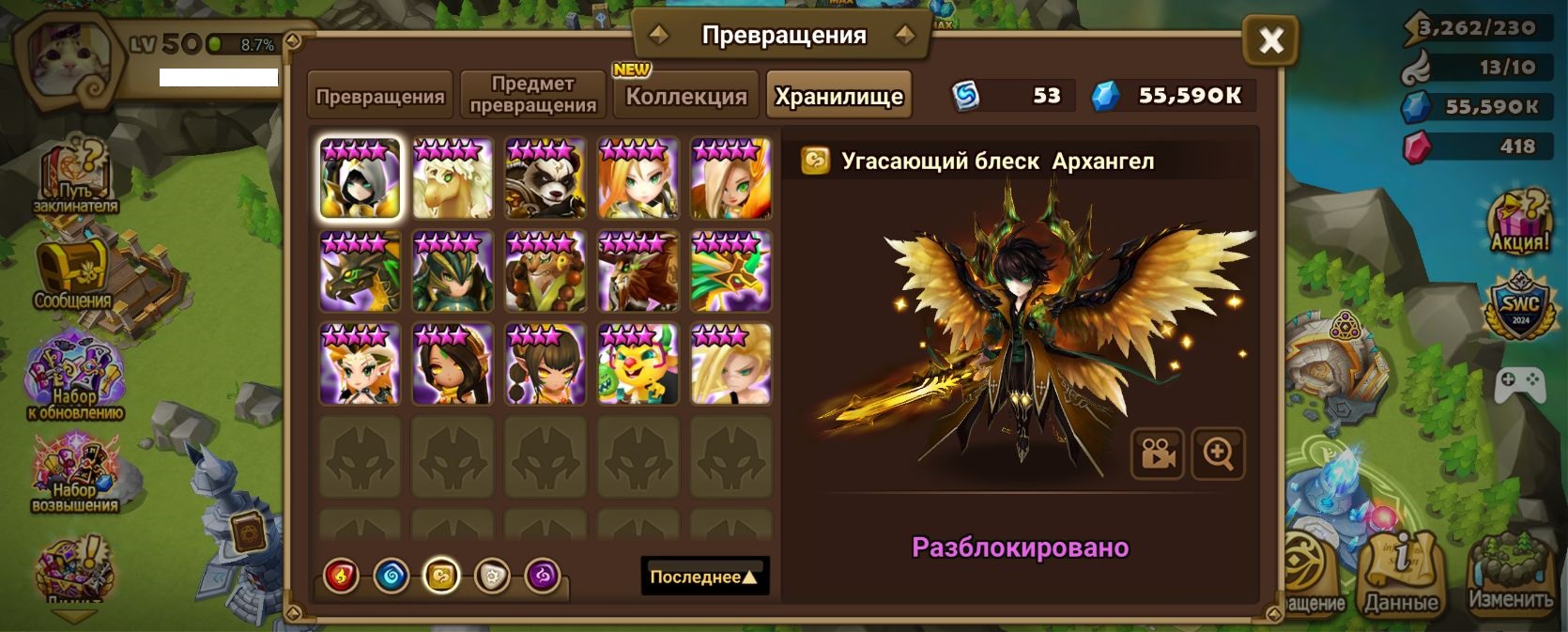Open the Предмет превращения tab
The height and width of the screenshot is (632, 1568).
coord(532,96)
